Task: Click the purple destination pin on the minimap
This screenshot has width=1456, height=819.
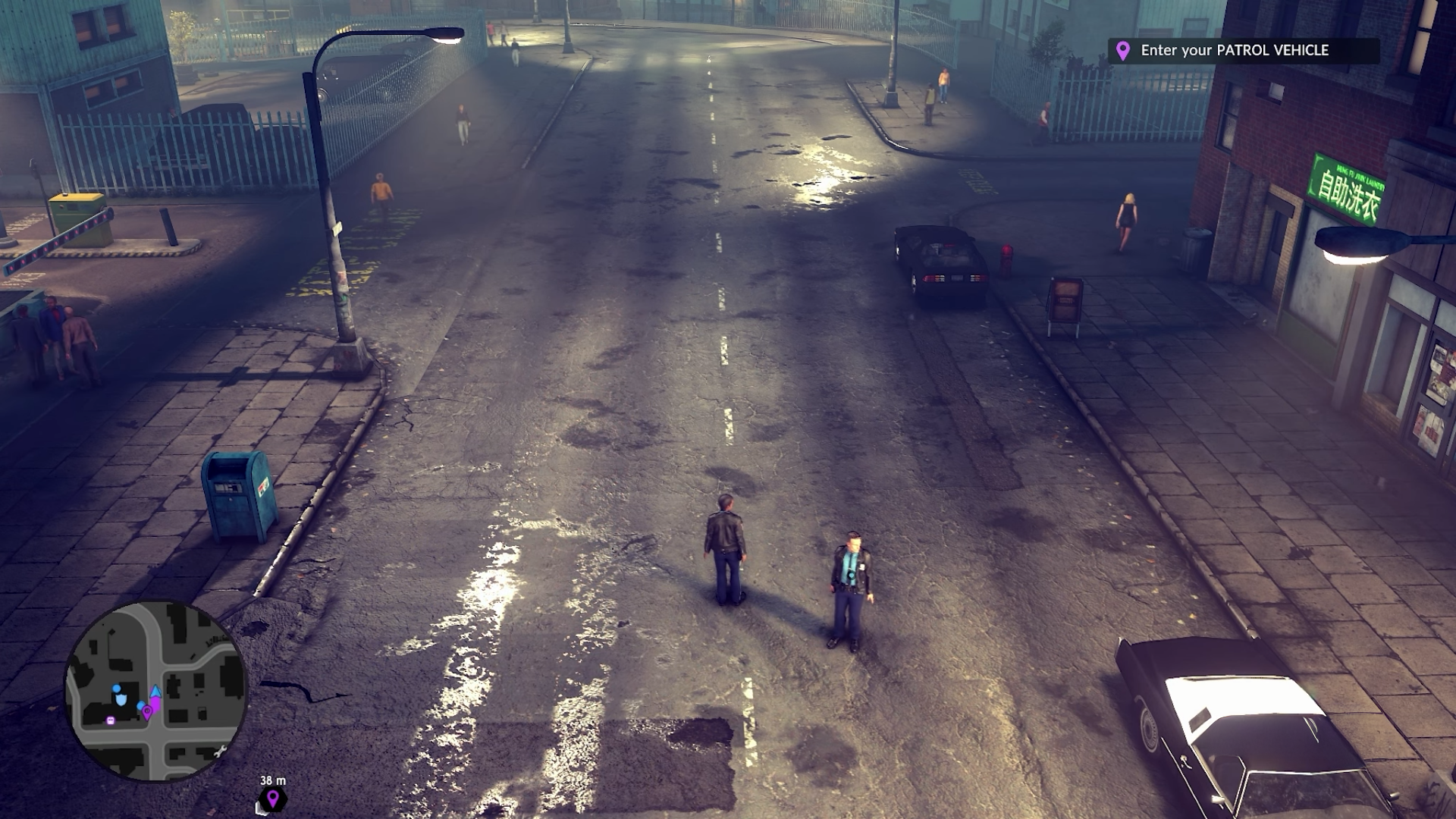Action: (x=148, y=711)
